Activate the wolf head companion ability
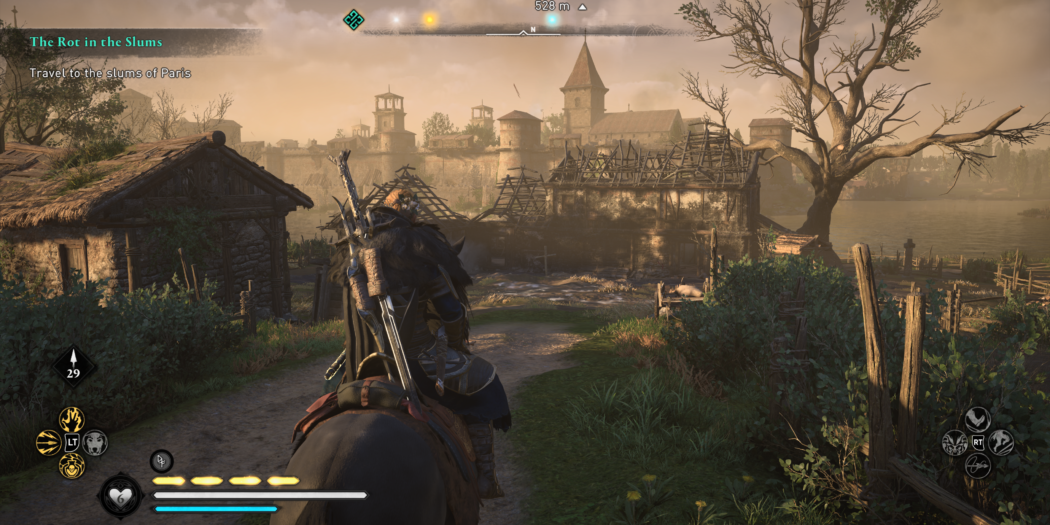Image resolution: width=1050 pixels, height=525 pixels. [x=95, y=442]
